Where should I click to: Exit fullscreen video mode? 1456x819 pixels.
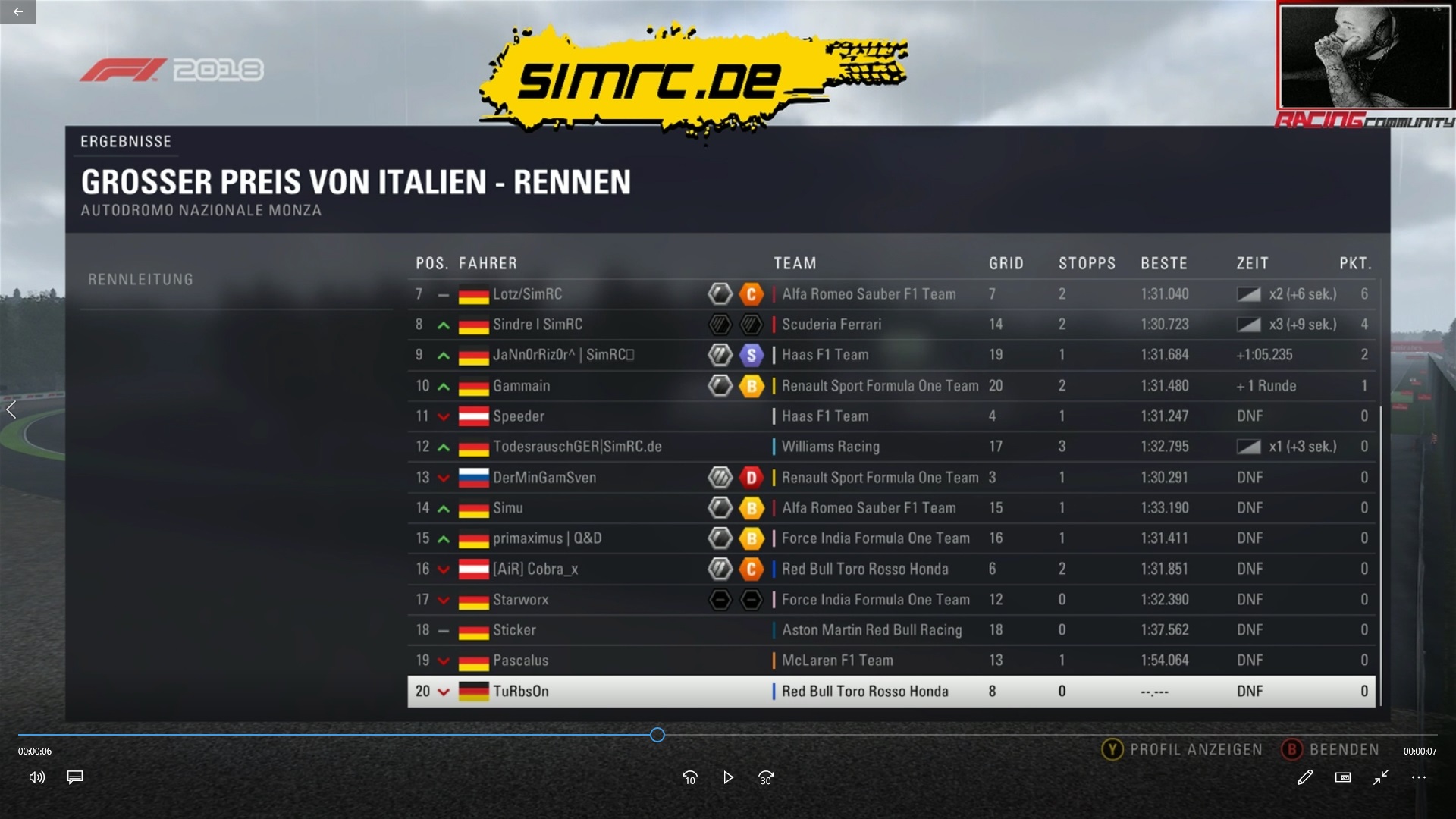click(1381, 777)
